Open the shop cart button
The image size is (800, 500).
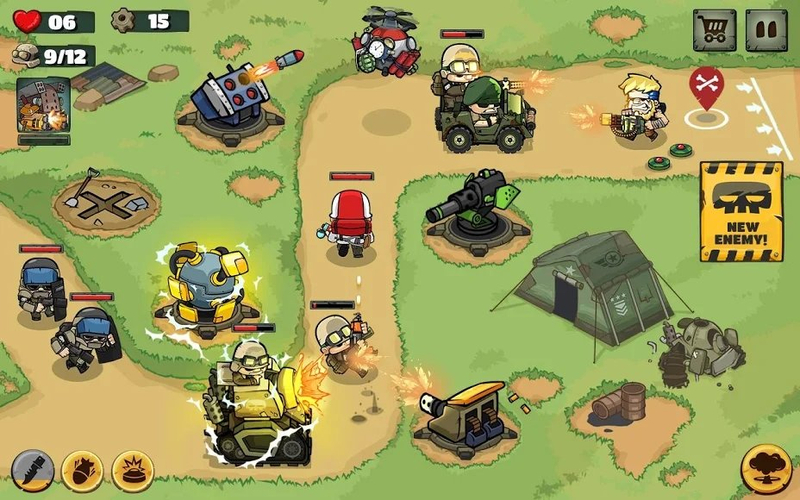click(714, 30)
